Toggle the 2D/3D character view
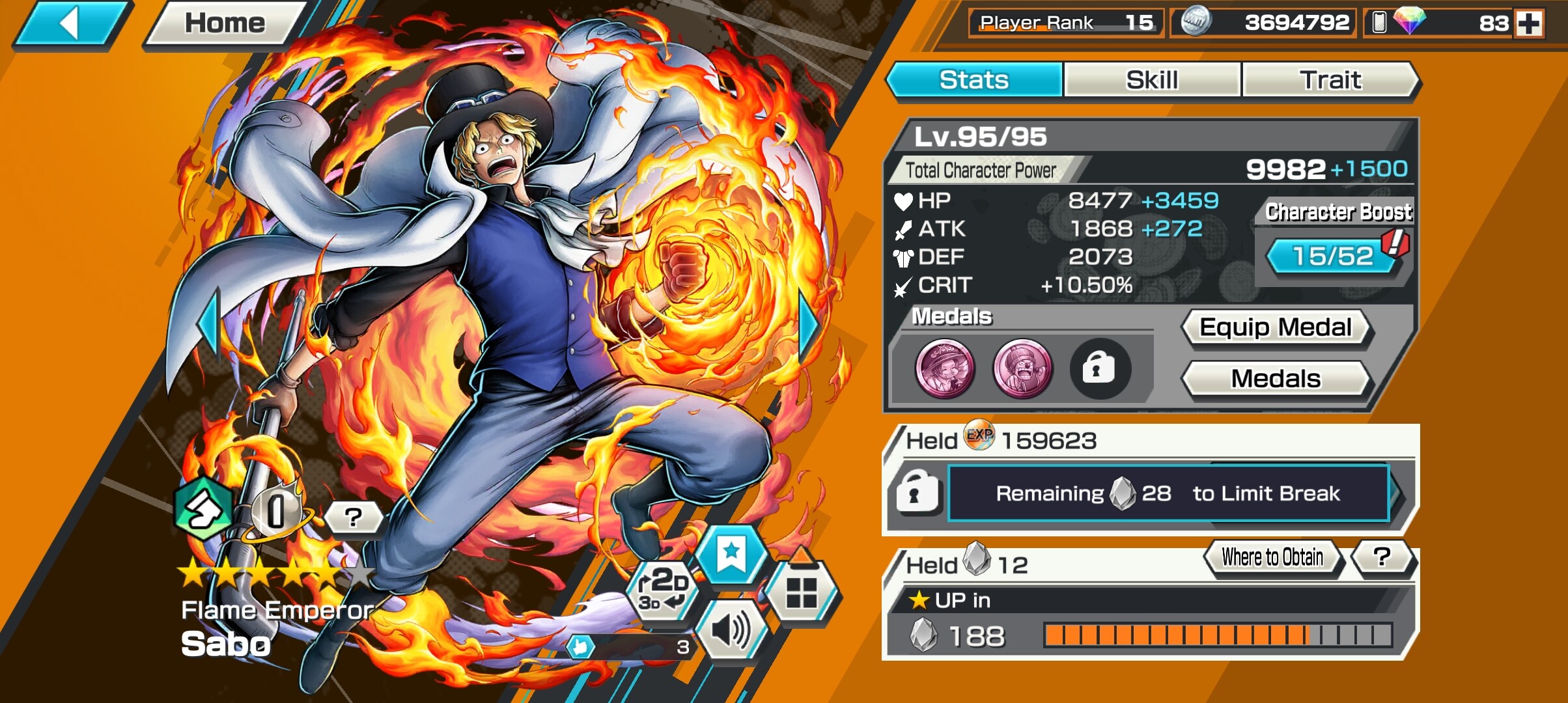Viewport: 1568px width, 703px height. click(x=662, y=589)
